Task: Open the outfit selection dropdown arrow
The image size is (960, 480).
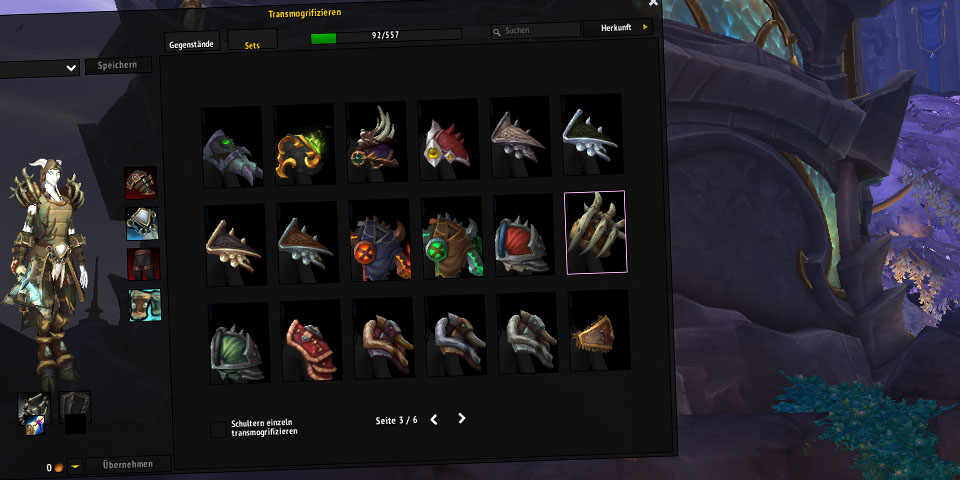Action: point(70,68)
